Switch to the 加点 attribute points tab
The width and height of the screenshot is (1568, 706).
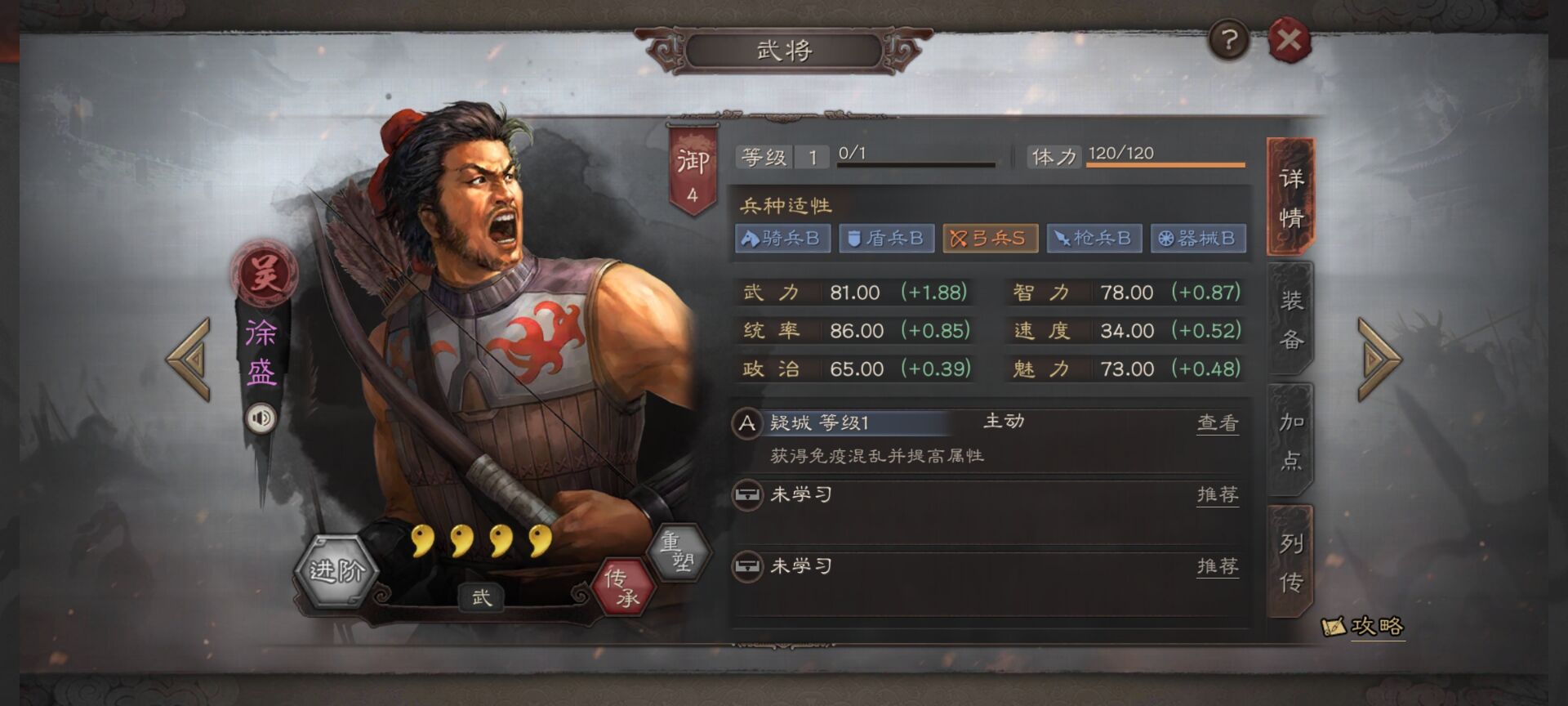click(x=1290, y=440)
